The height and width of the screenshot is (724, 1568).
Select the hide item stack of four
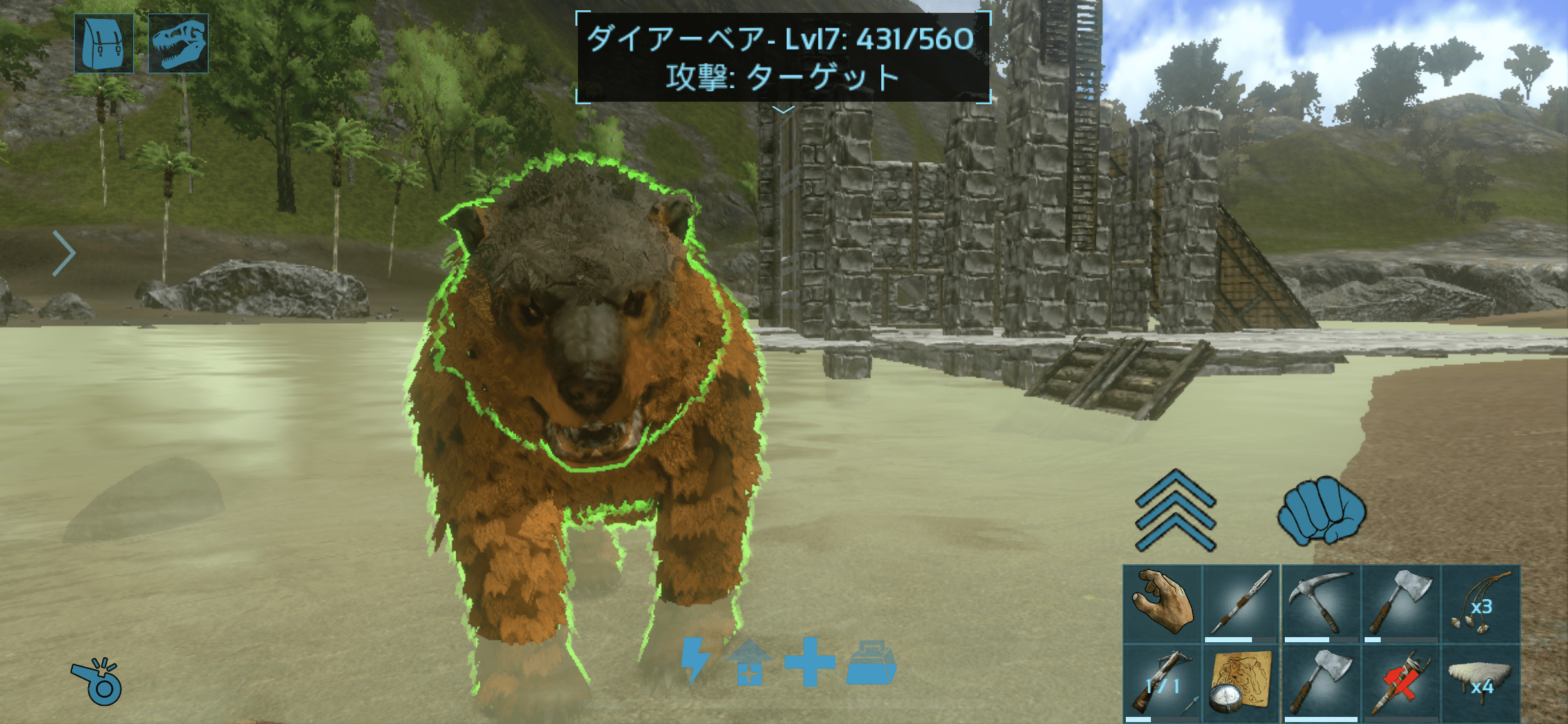(x=1480, y=684)
